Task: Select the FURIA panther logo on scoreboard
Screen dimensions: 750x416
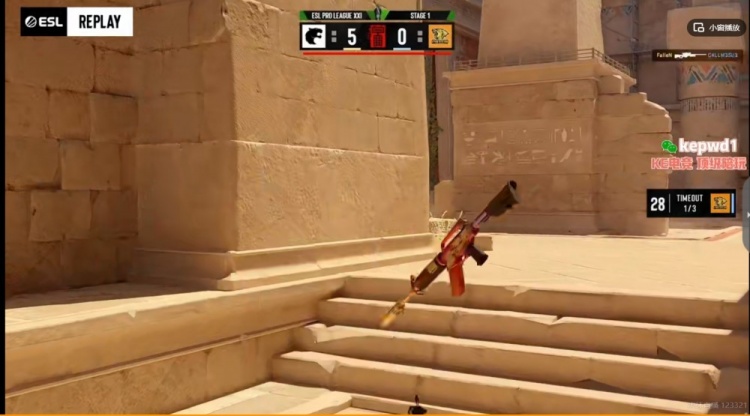Action: (x=316, y=37)
